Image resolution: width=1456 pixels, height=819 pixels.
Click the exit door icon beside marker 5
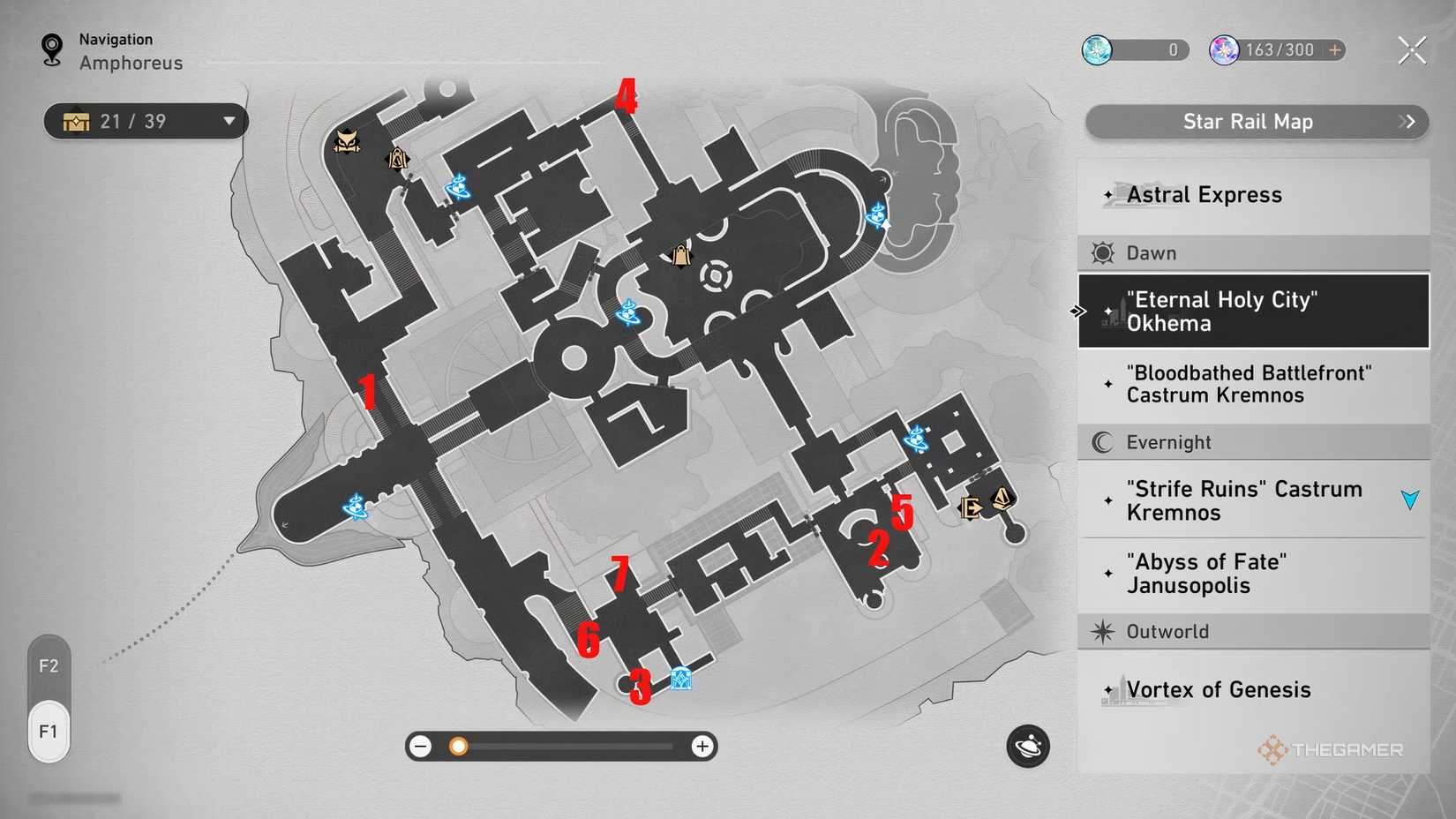(x=968, y=507)
